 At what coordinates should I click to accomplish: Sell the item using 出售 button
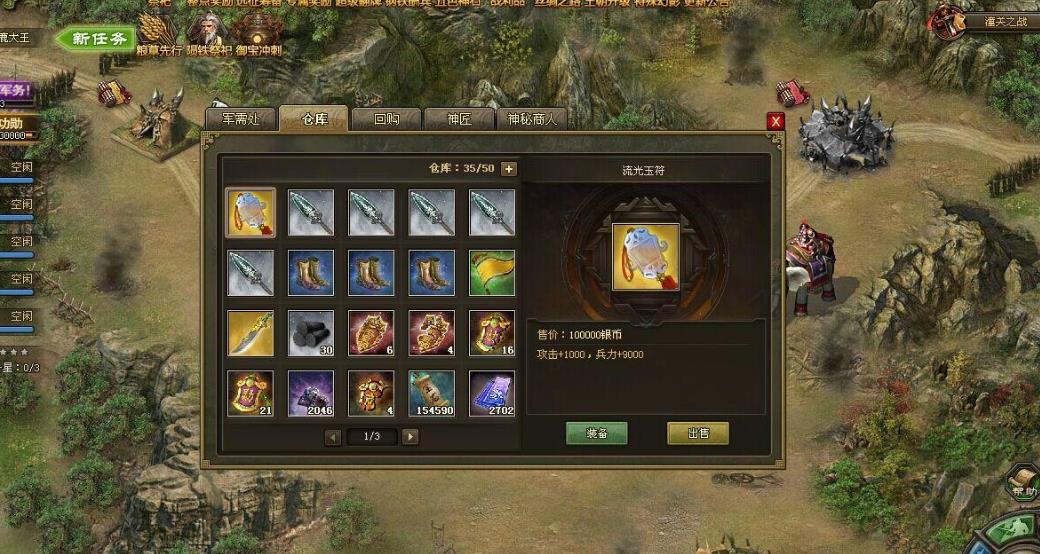pyautogui.click(x=698, y=433)
